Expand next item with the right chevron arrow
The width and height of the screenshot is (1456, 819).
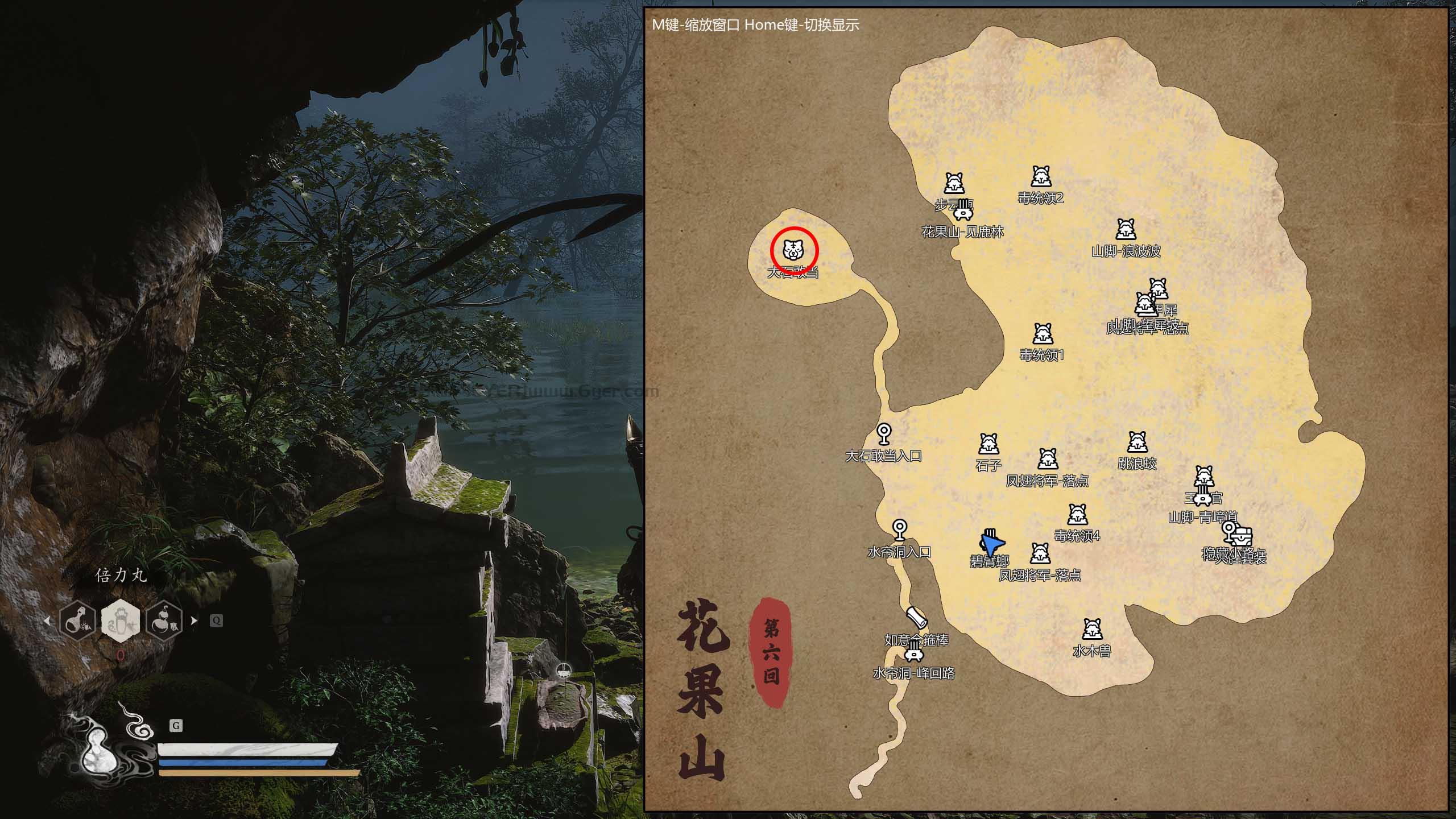[x=195, y=621]
